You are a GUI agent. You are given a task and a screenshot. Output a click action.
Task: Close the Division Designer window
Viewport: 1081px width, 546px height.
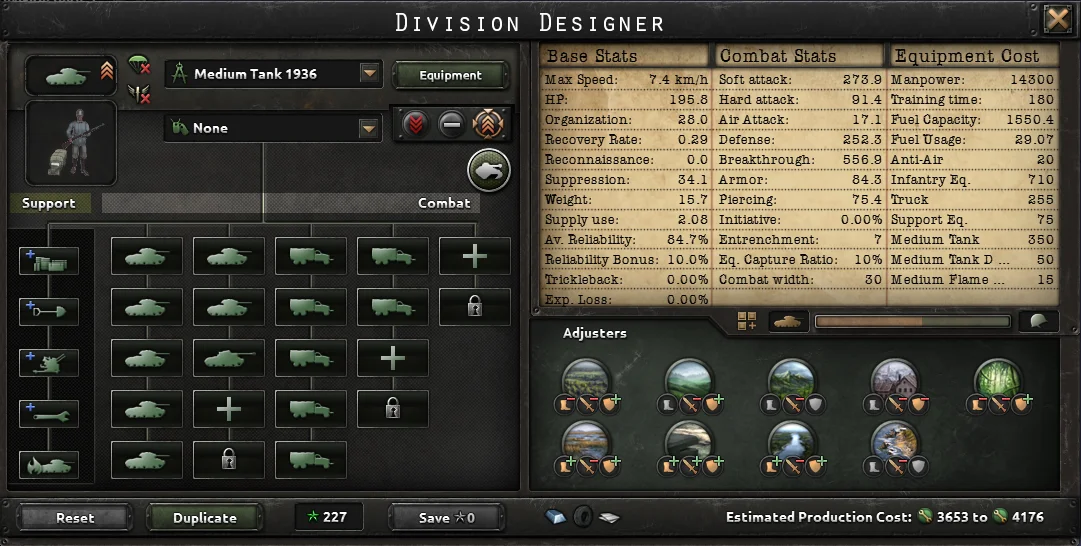[x=1057, y=19]
